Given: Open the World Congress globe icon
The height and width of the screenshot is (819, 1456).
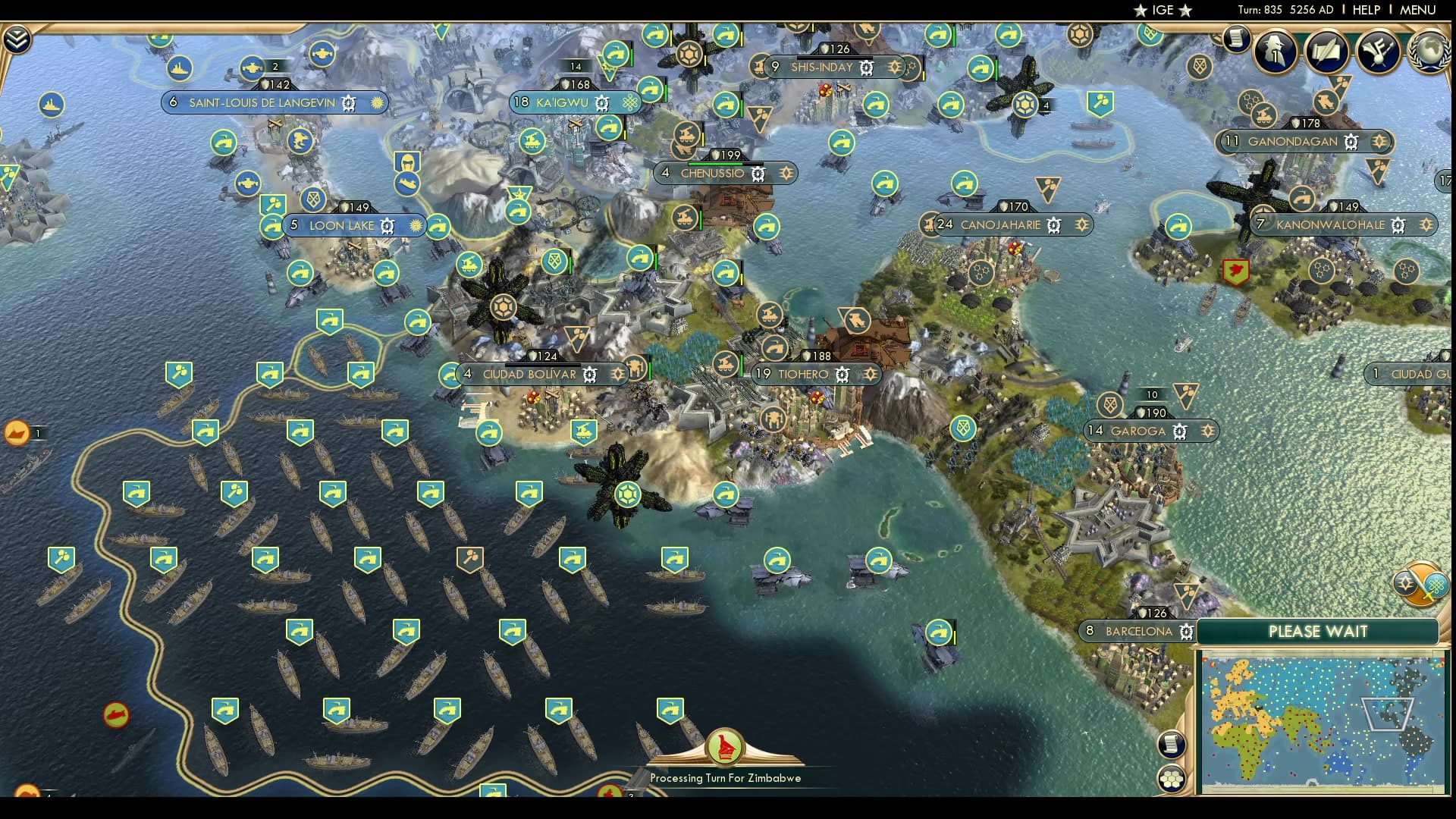Looking at the screenshot, I should [x=1430, y=52].
